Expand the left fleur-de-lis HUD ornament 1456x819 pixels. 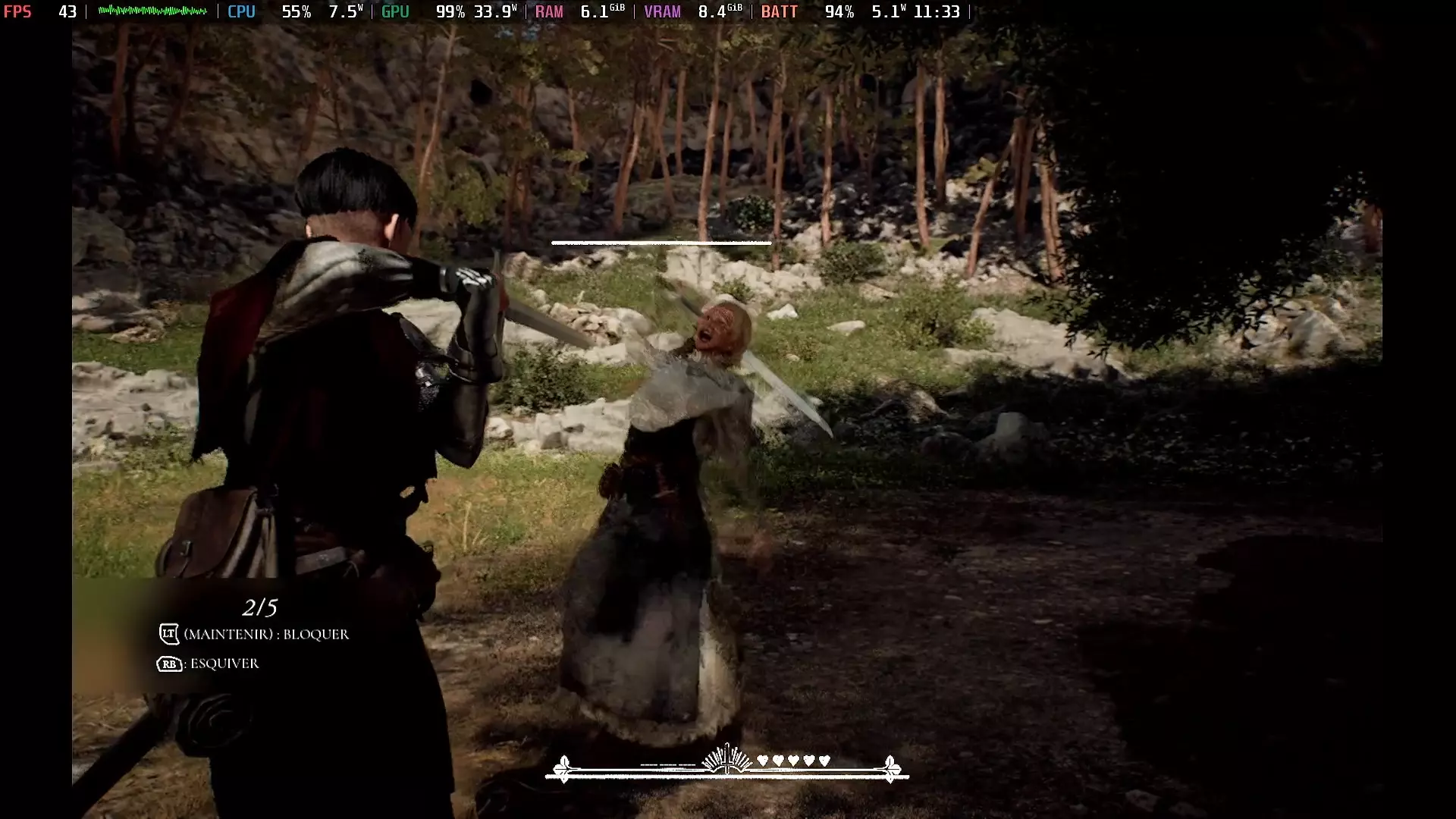(564, 767)
